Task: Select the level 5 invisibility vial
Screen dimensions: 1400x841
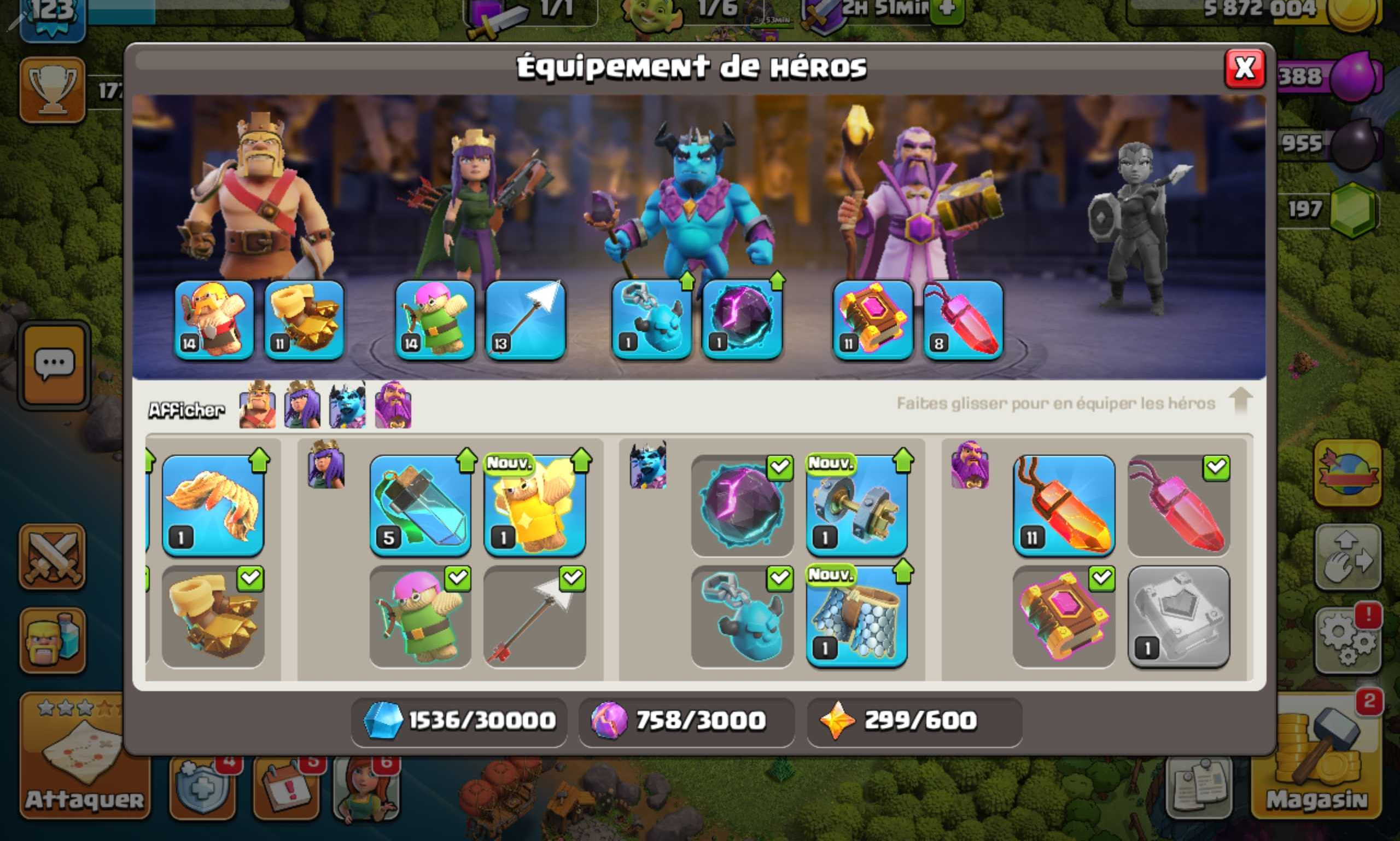Action: (420, 506)
